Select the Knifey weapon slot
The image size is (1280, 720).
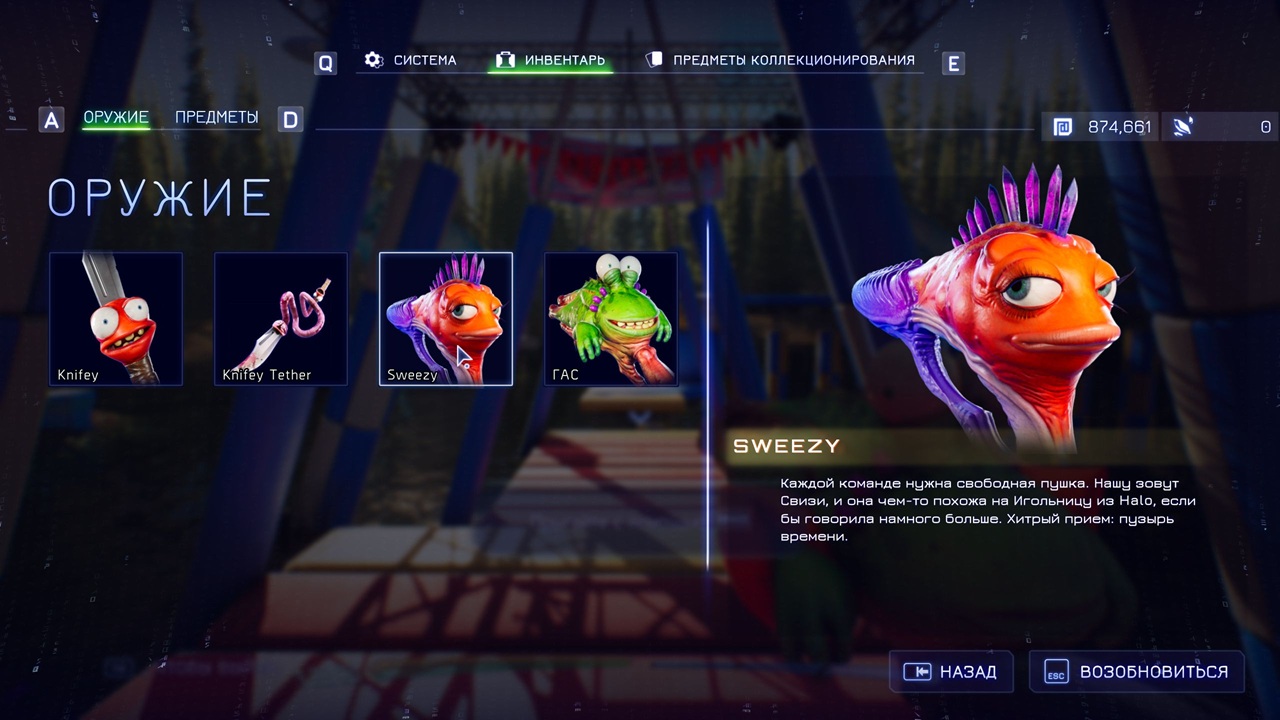pos(116,319)
